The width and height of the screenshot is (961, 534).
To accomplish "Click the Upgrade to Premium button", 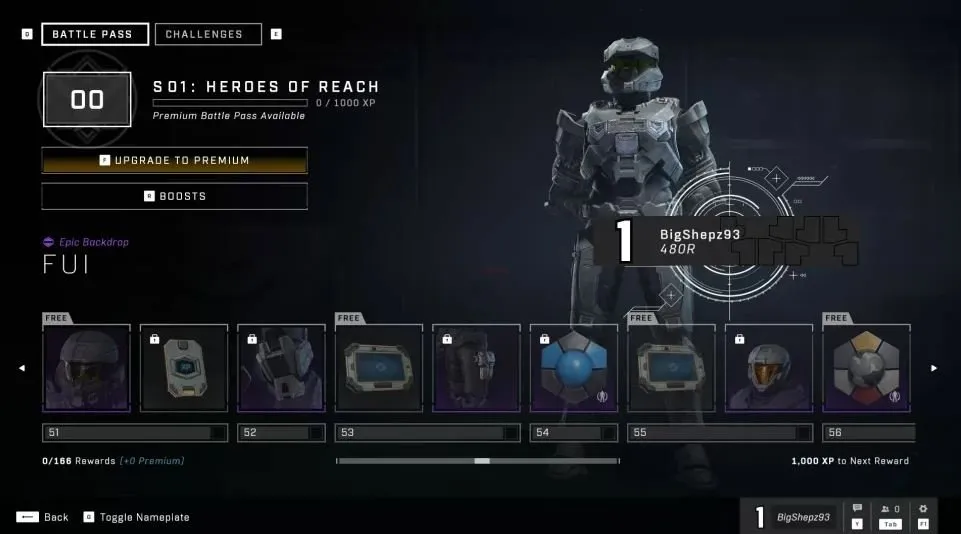I will coord(175,160).
